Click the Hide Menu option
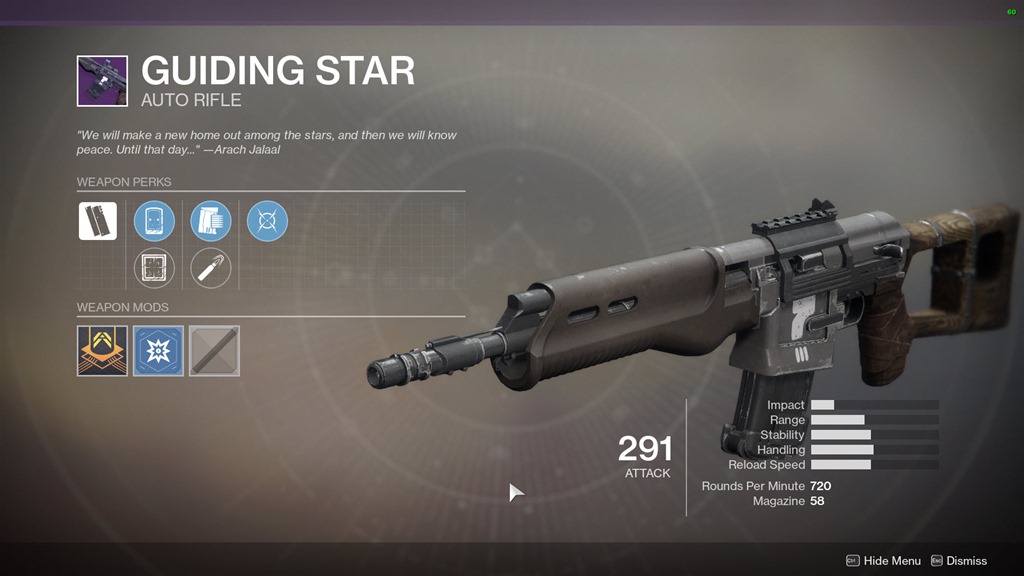This screenshot has height=576, width=1024. click(x=883, y=561)
